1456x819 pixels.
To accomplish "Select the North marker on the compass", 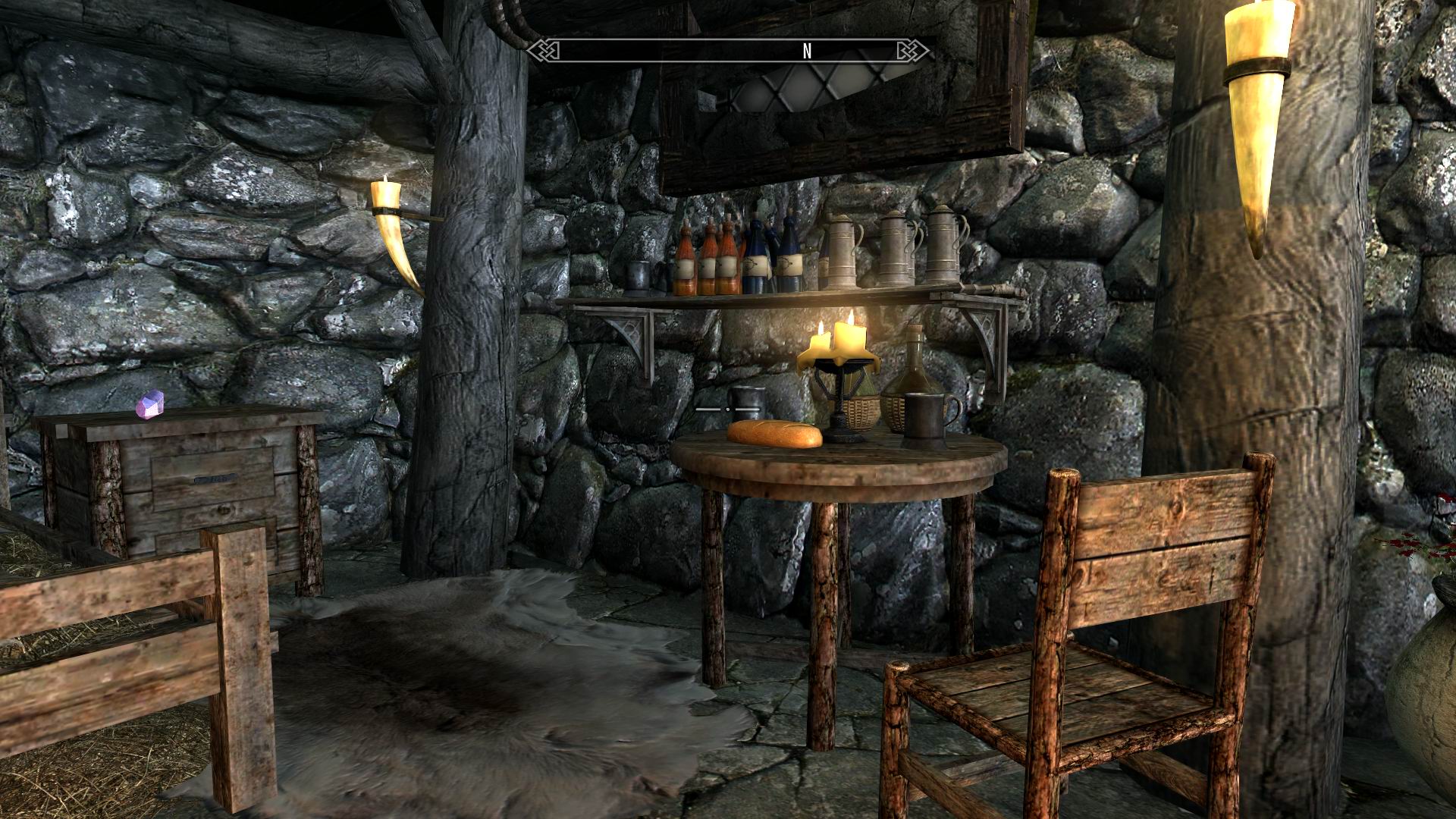I will [x=807, y=51].
